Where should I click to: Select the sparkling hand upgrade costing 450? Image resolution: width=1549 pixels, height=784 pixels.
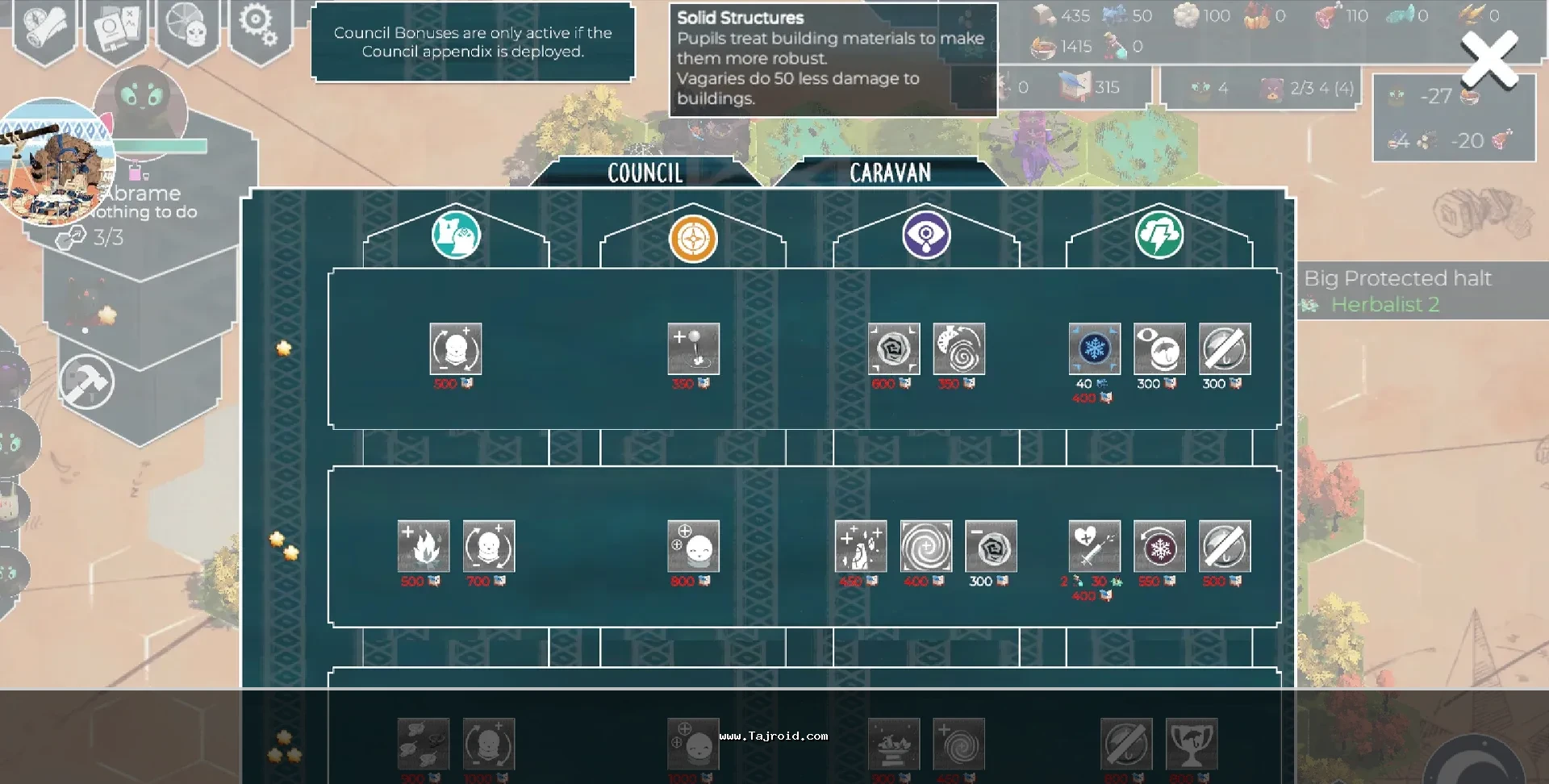point(861,546)
